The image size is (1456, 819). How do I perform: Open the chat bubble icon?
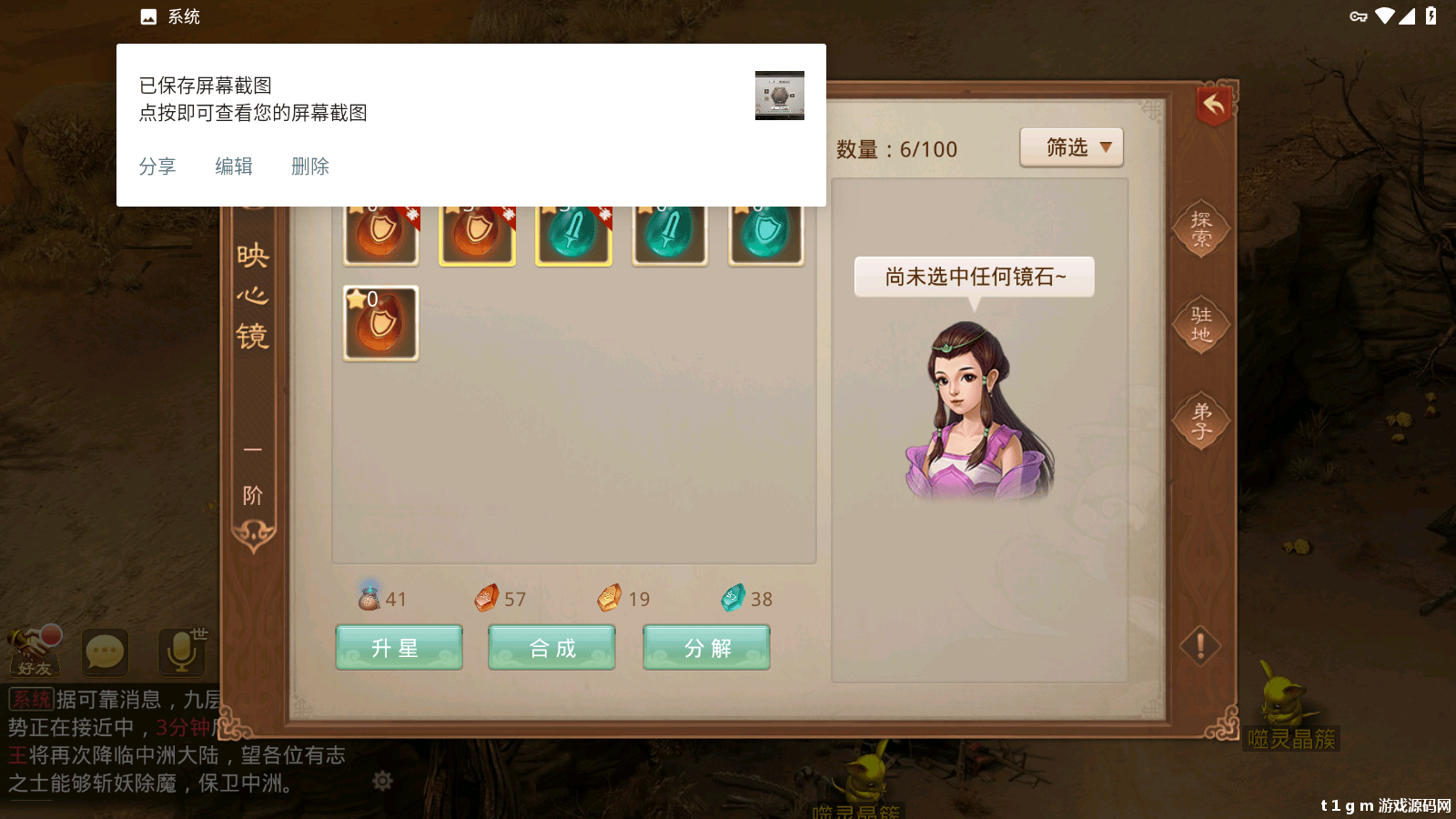[106, 650]
